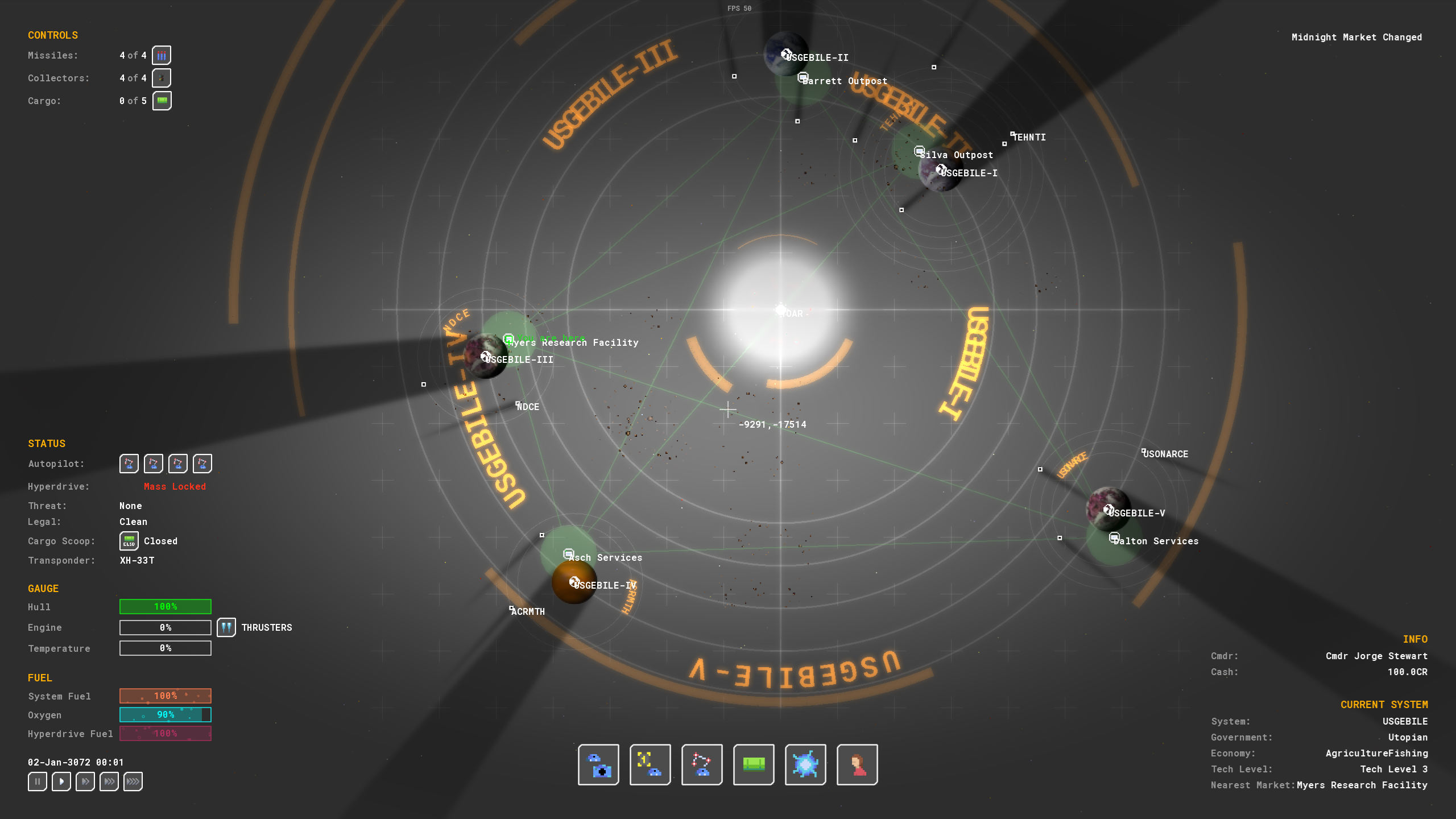Select the missiles icon in the Controls panel
Viewport: 1456px width, 819px height.
(x=162, y=55)
